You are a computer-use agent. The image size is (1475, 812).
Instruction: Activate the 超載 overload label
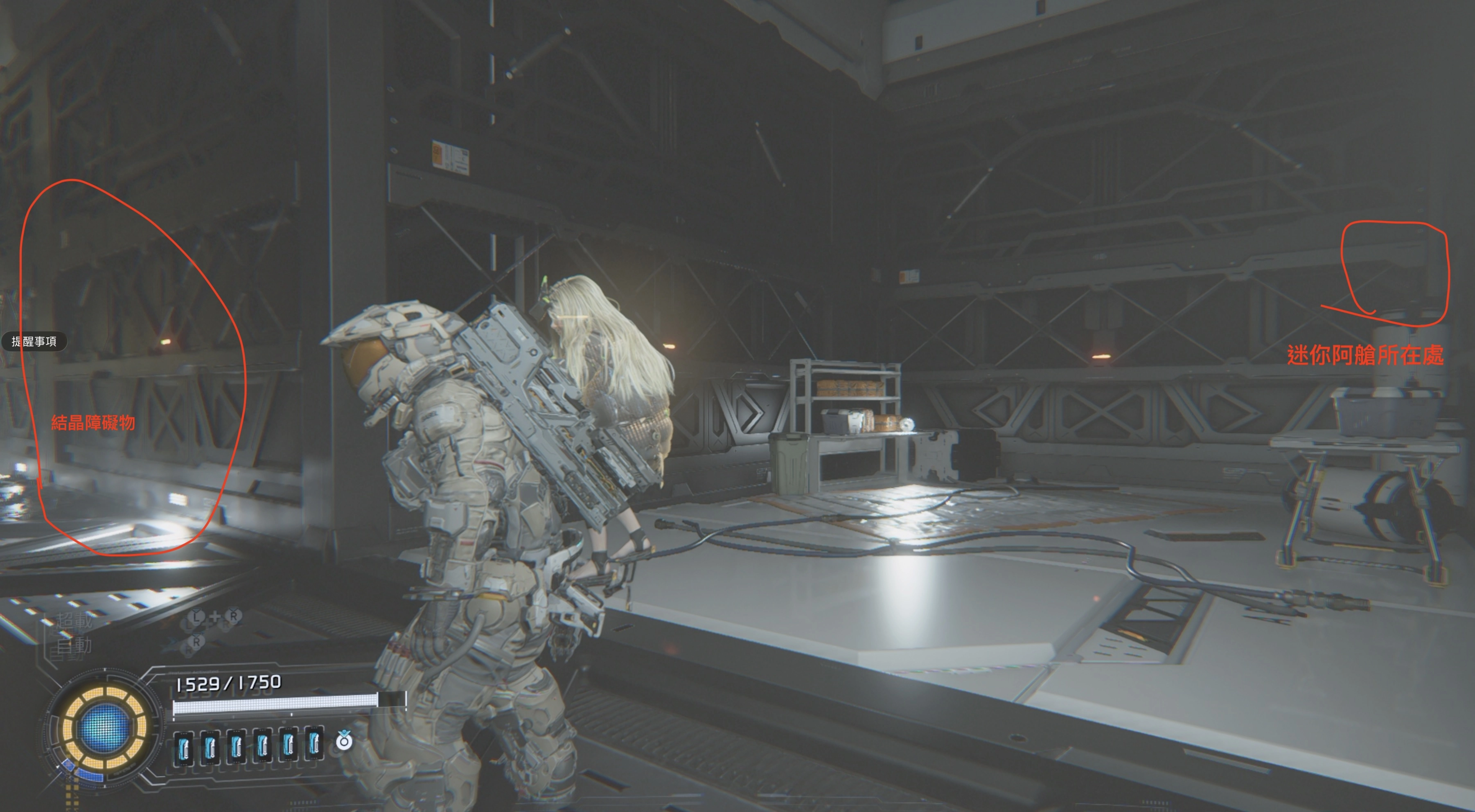tap(74, 620)
